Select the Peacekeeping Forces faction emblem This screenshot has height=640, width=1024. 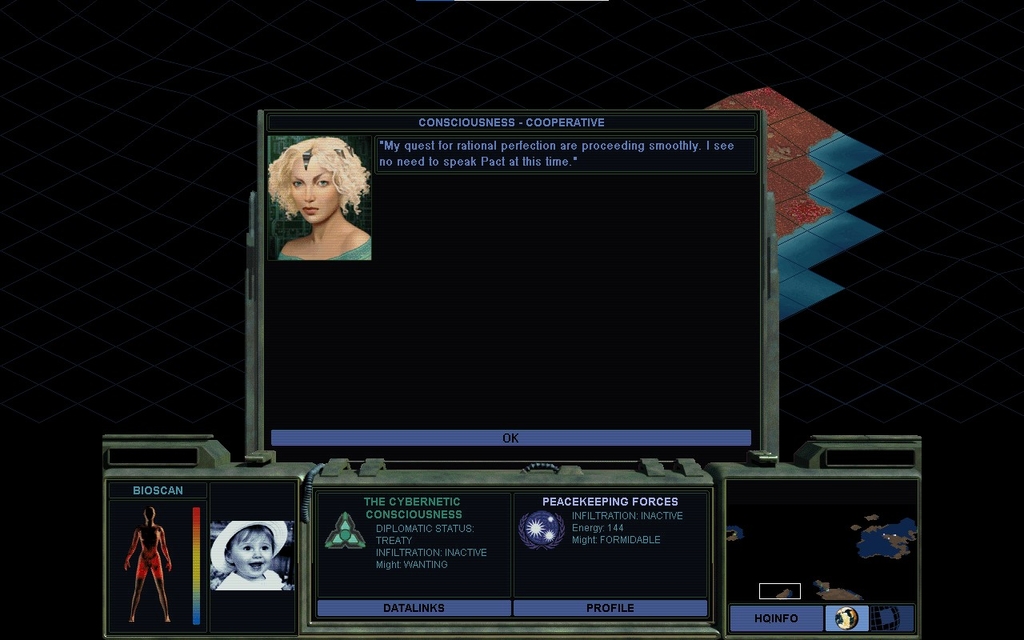coord(542,529)
